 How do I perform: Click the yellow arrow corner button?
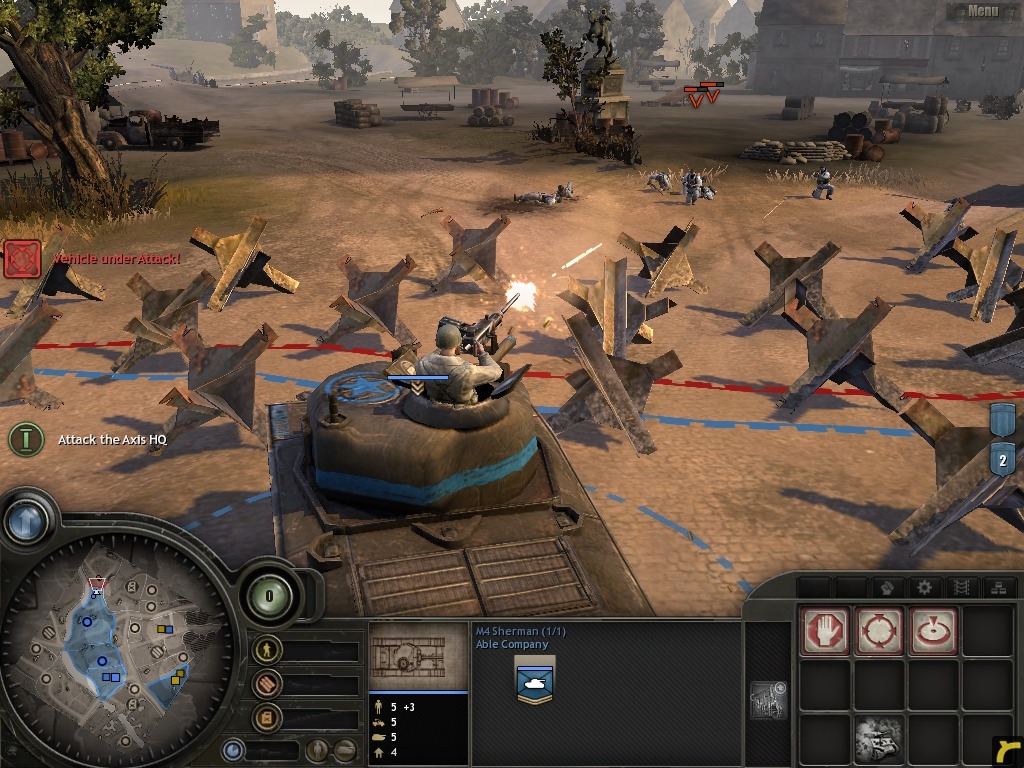(1007, 749)
